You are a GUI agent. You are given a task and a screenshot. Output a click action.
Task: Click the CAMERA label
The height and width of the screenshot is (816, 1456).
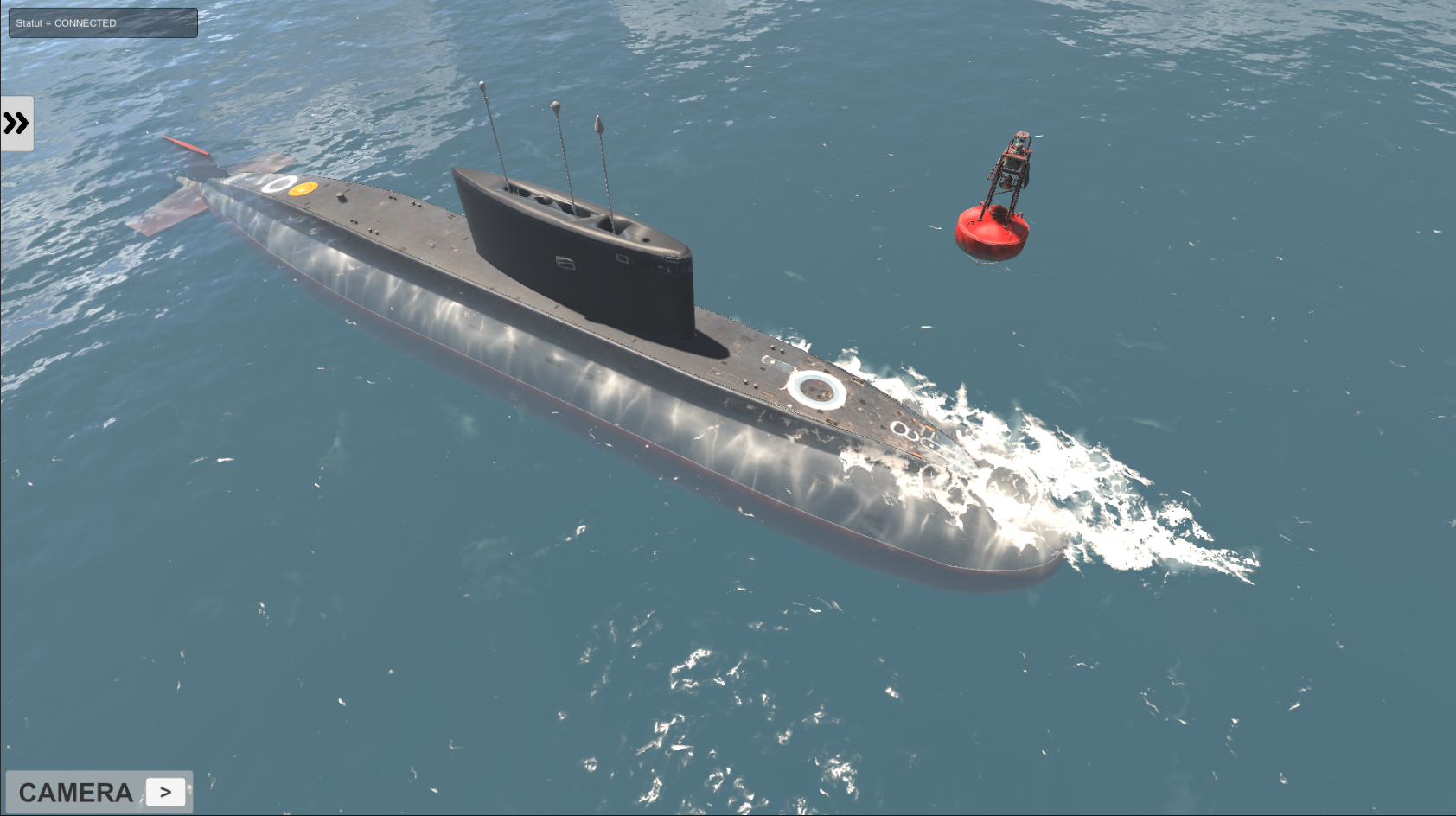click(x=76, y=791)
